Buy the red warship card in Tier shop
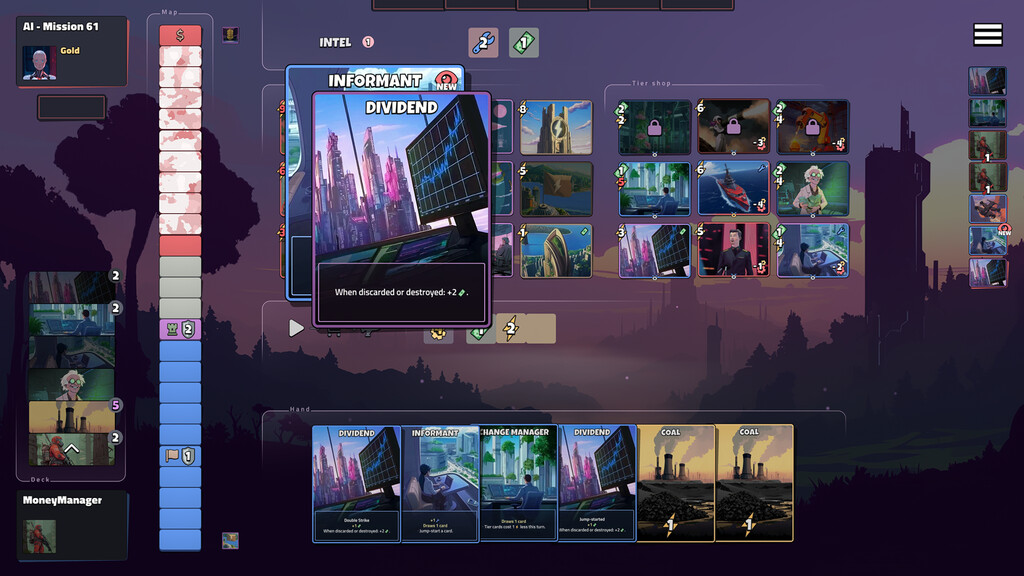This screenshot has width=1024, height=576. pos(733,189)
